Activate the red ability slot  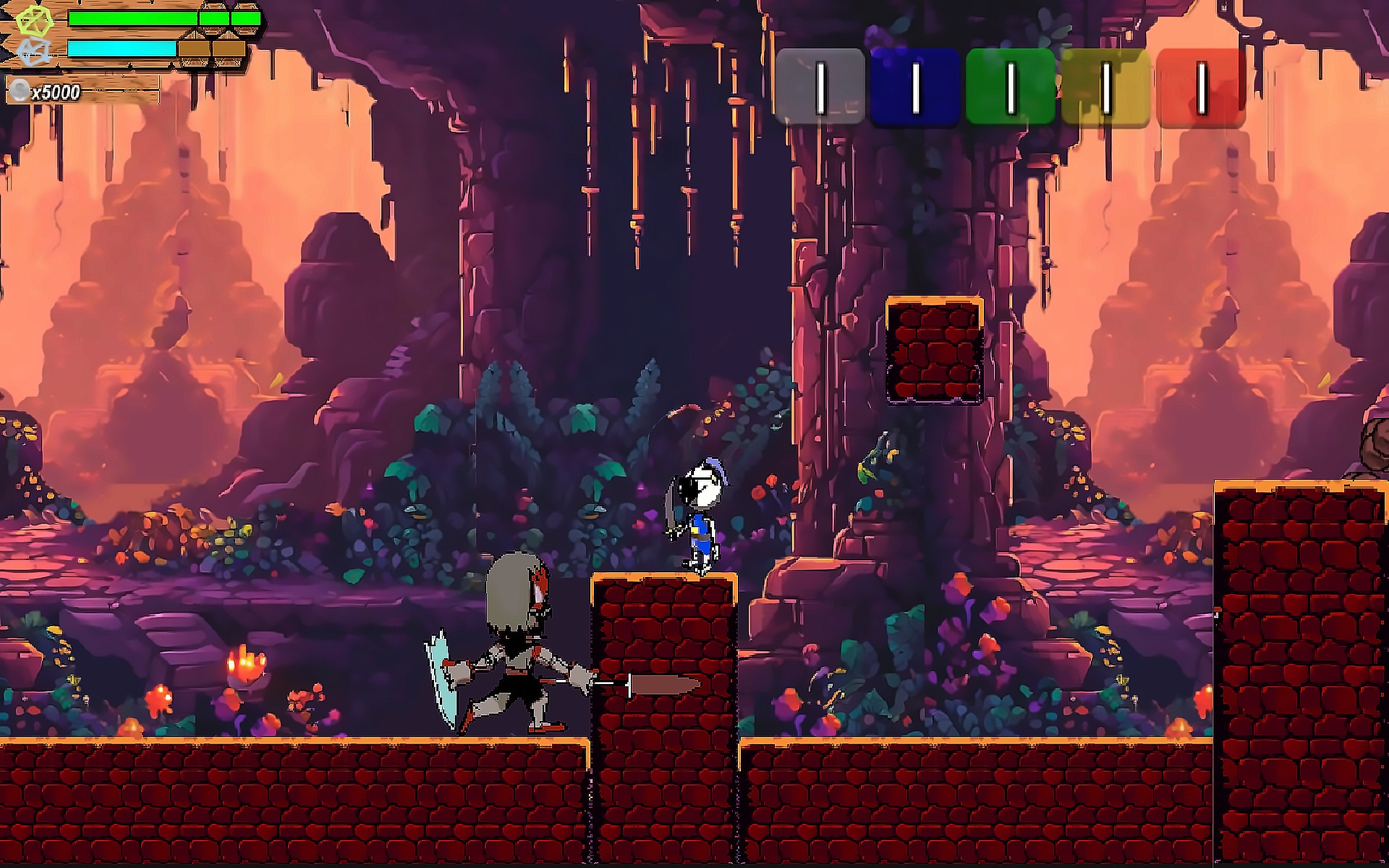(x=1201, y=87)
